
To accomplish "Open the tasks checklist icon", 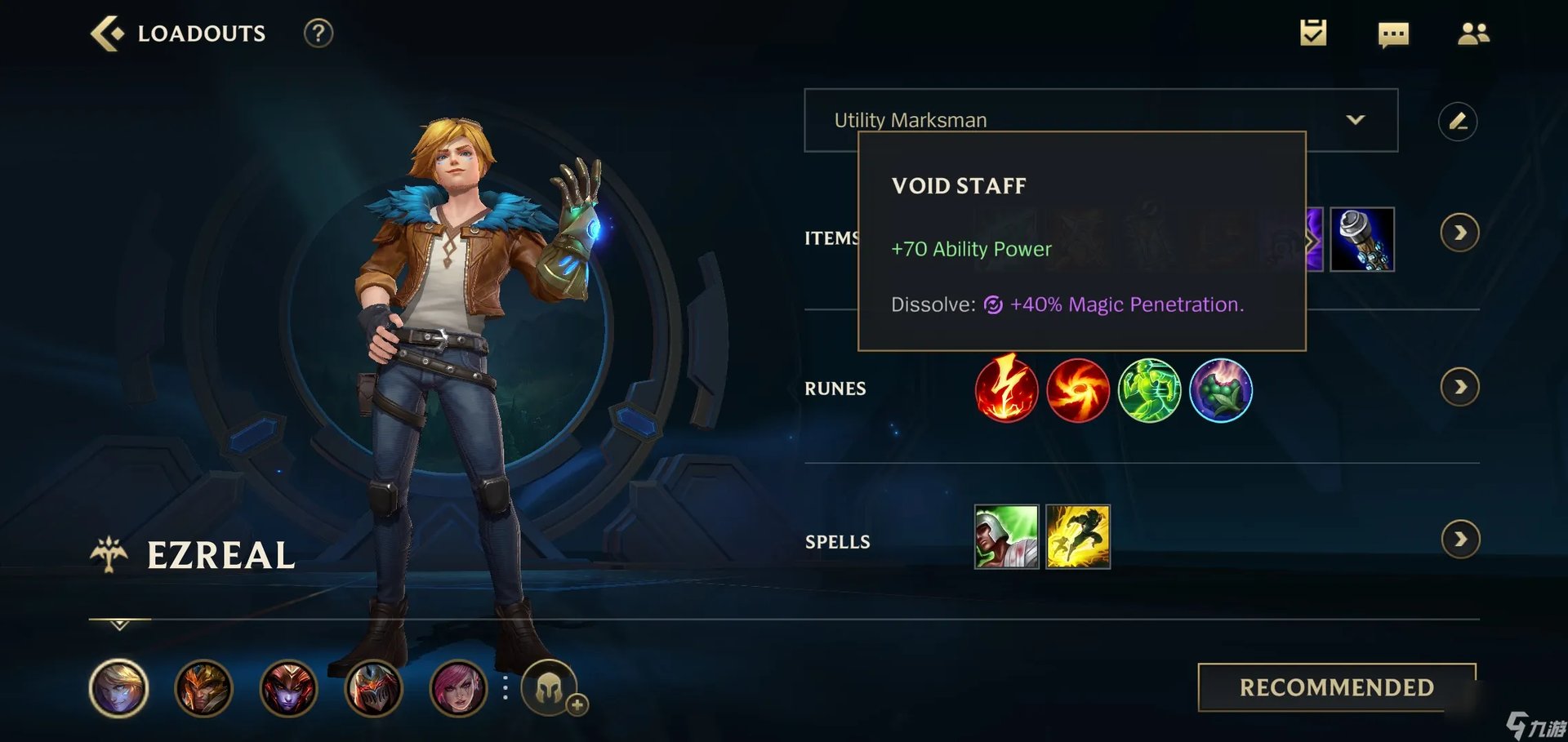I will pos(1312,33).
